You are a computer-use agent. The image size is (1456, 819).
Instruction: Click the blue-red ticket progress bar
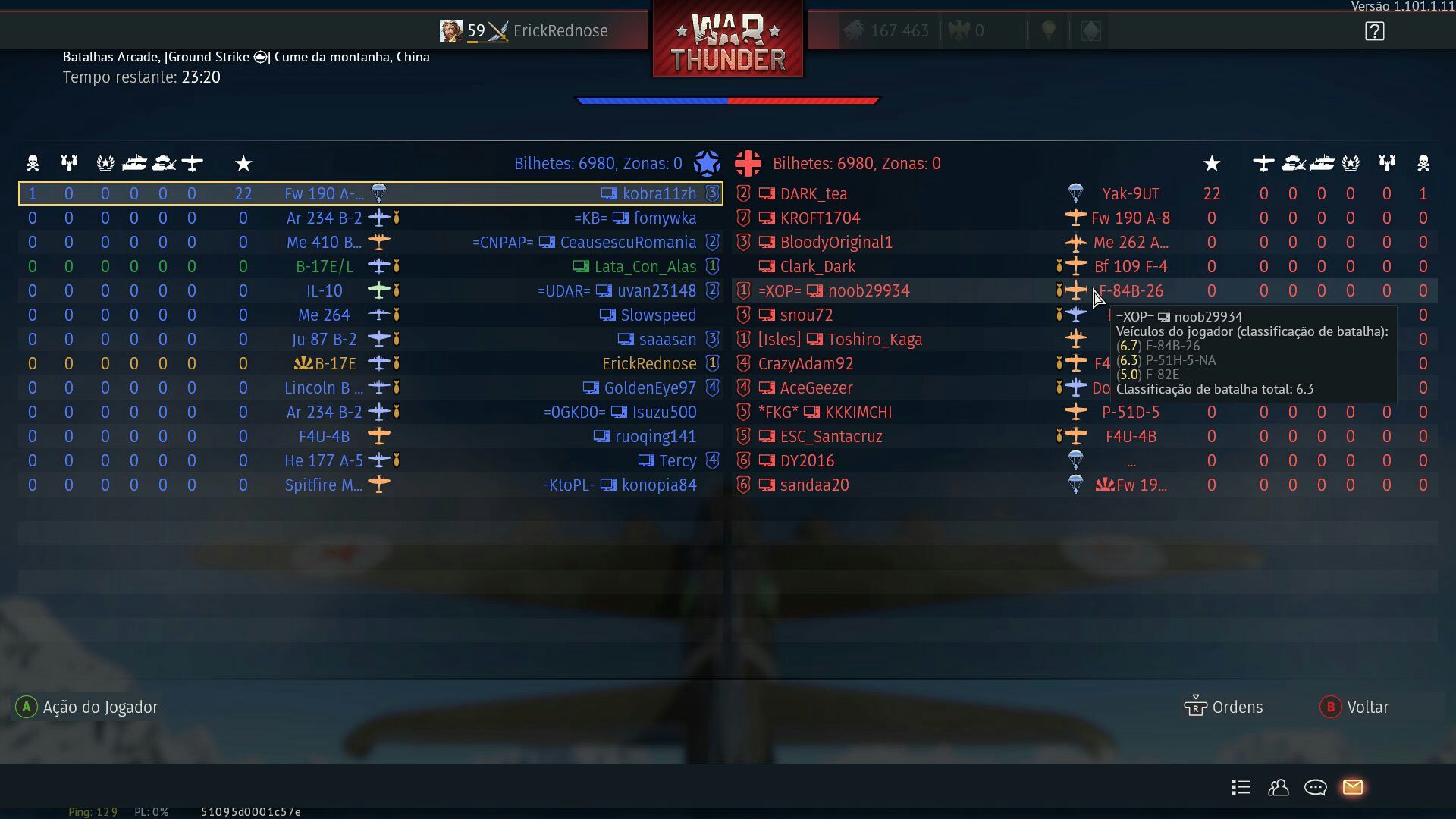(727, 99)
